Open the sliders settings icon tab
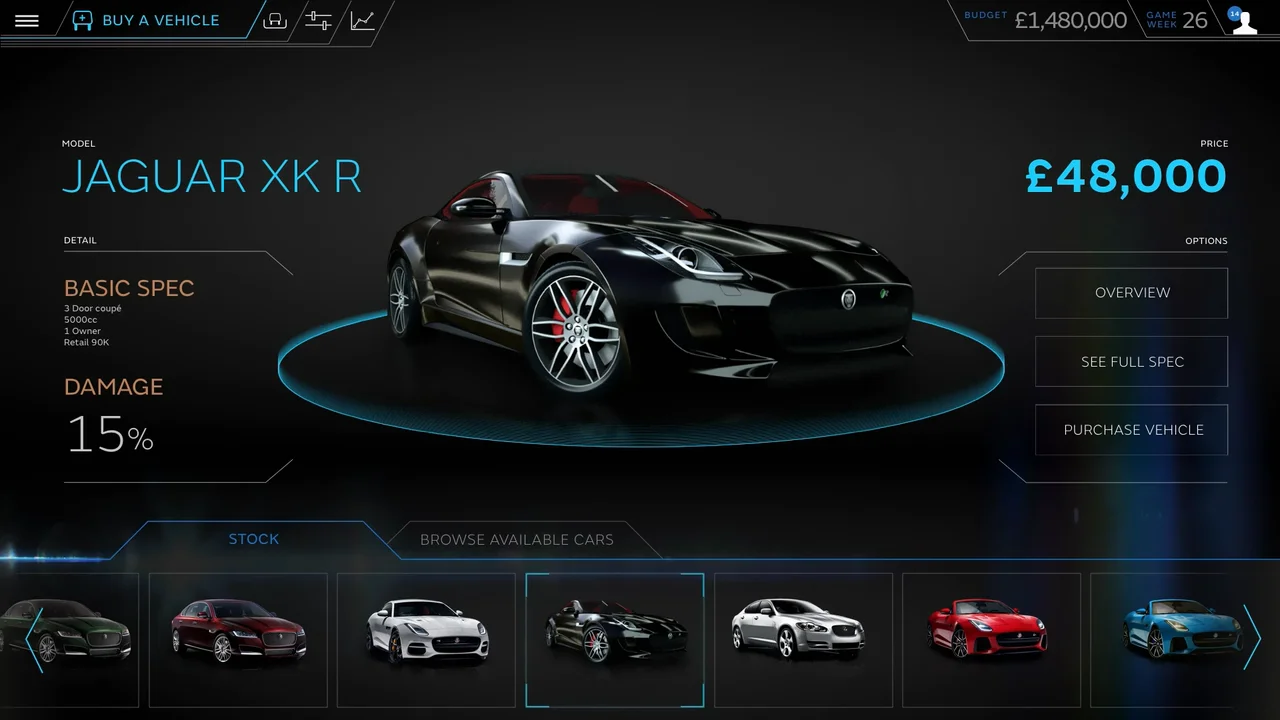This screenshot has width=1280, height=720. pos(318,21)
